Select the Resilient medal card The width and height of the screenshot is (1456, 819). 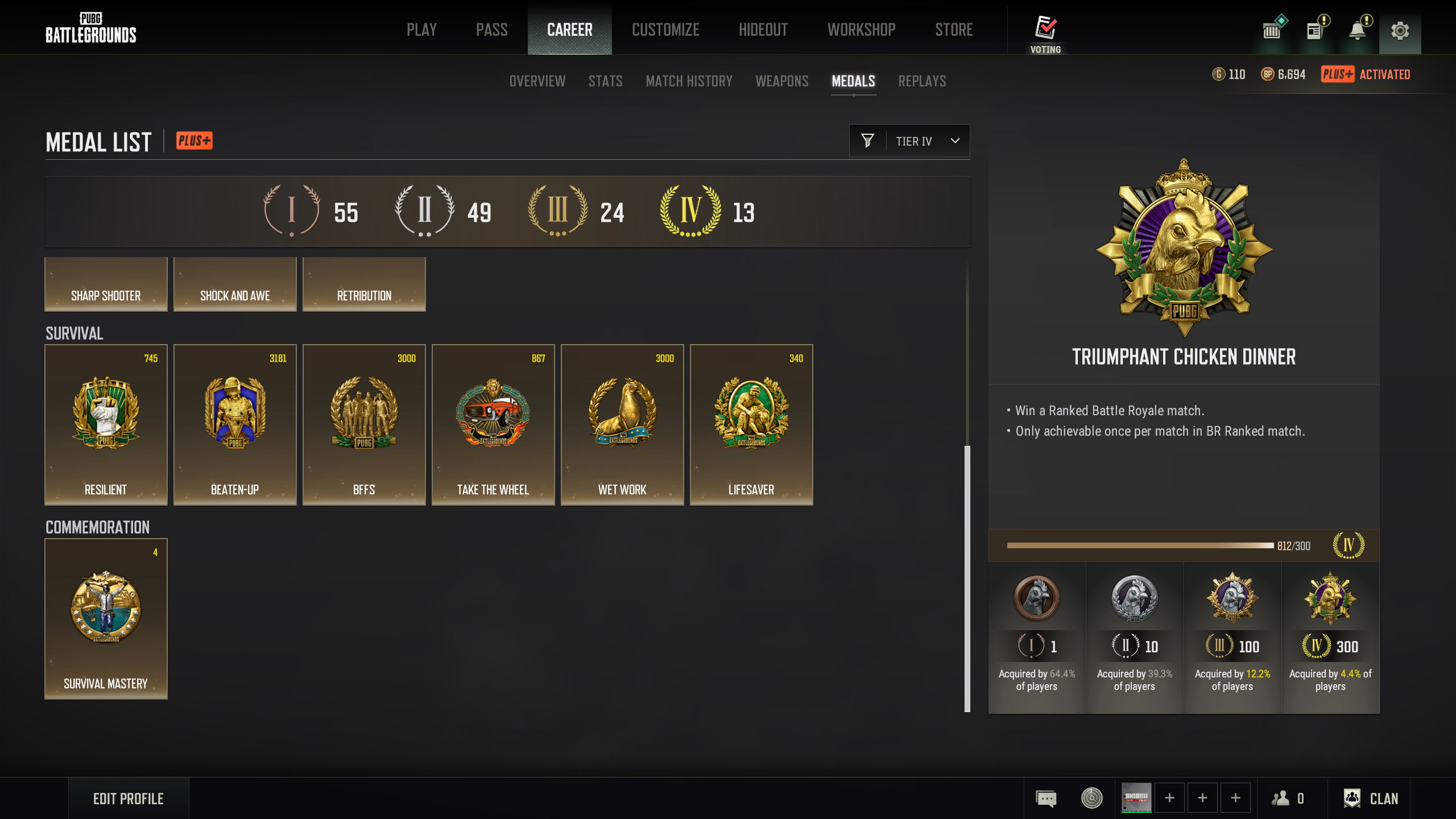(x=106, y=424)
